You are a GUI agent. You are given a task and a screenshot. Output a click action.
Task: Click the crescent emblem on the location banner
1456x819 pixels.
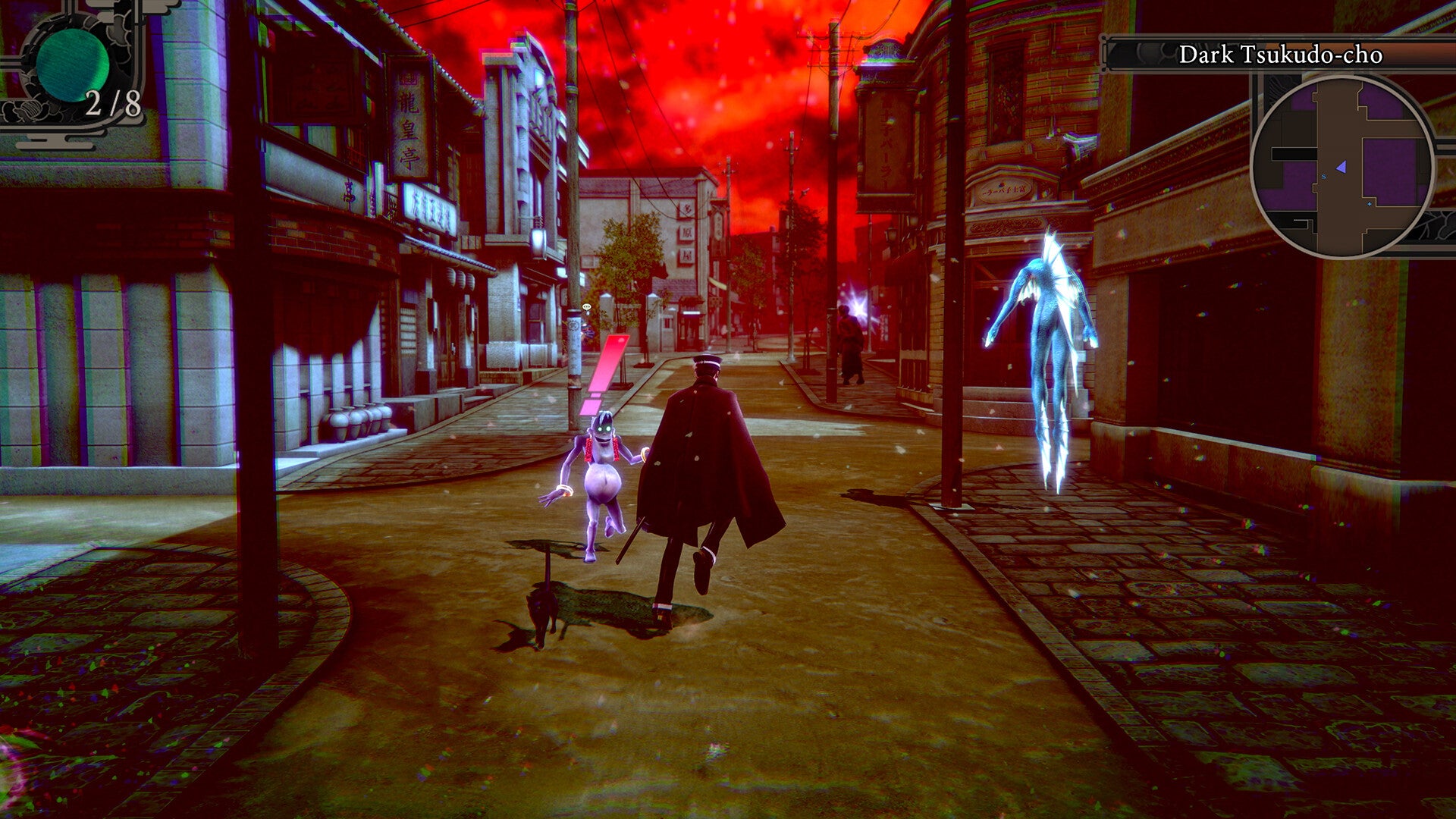[1147, 53]
